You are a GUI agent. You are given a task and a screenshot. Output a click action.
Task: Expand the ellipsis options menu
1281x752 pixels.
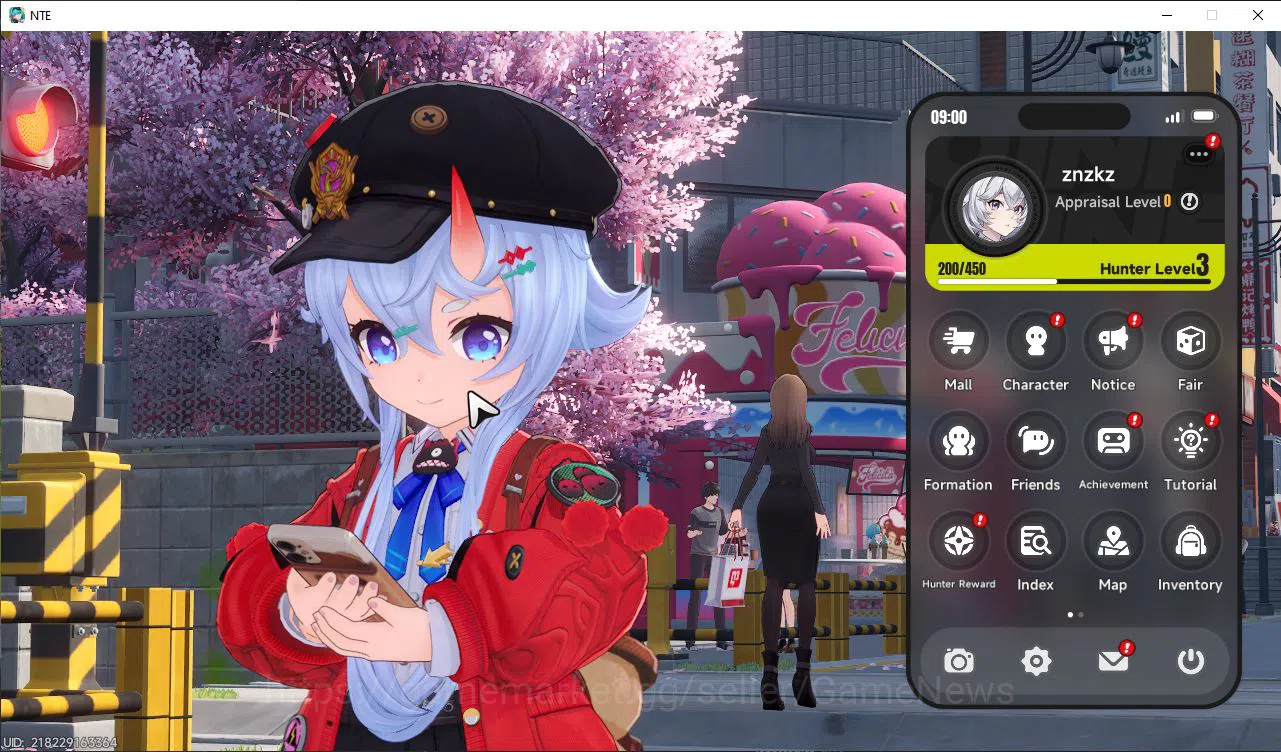1198,154
